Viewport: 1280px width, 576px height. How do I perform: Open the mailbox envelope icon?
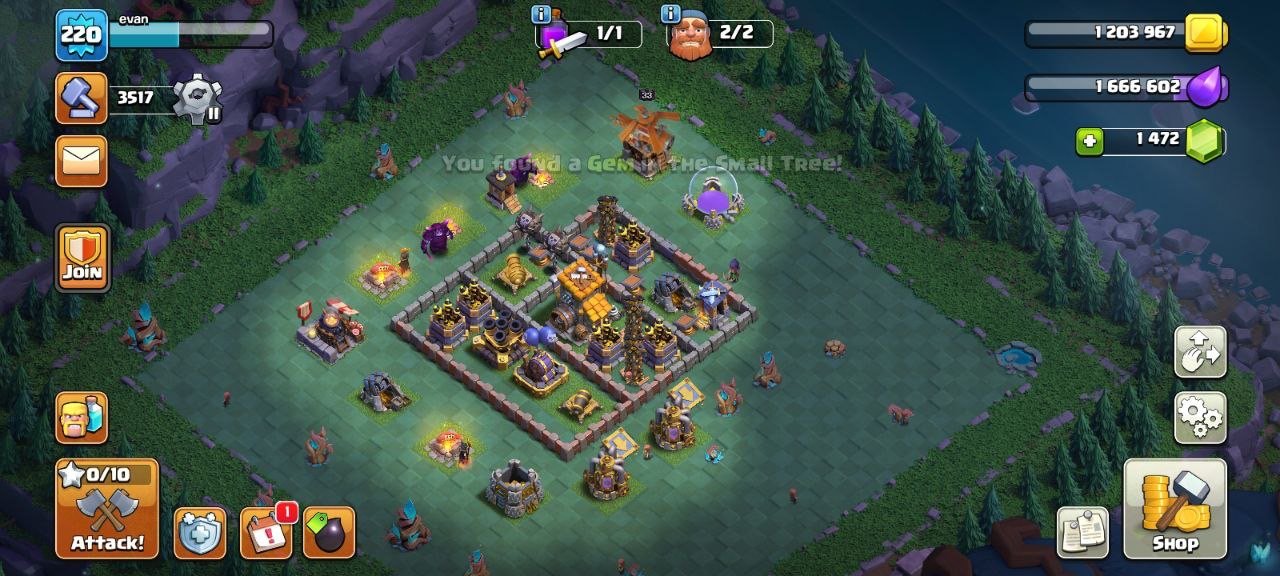coord(81,160)
